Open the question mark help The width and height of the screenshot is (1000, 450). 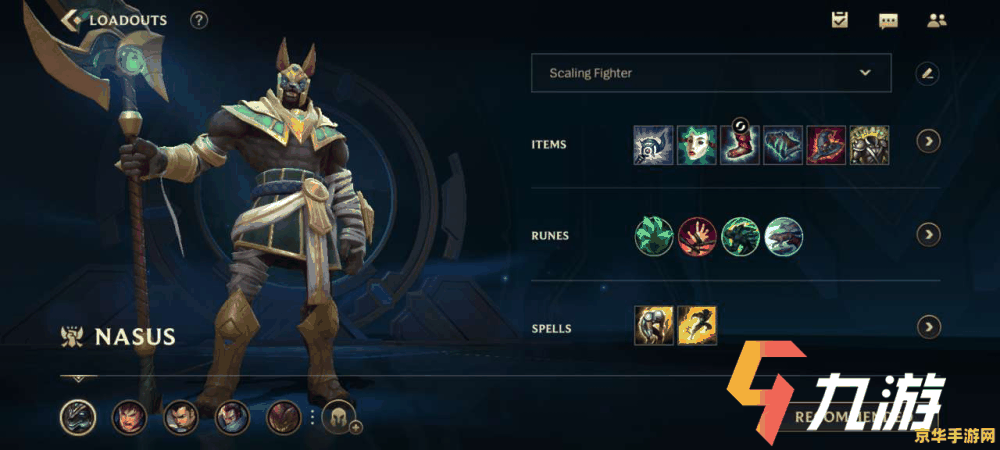click(199, 19)
